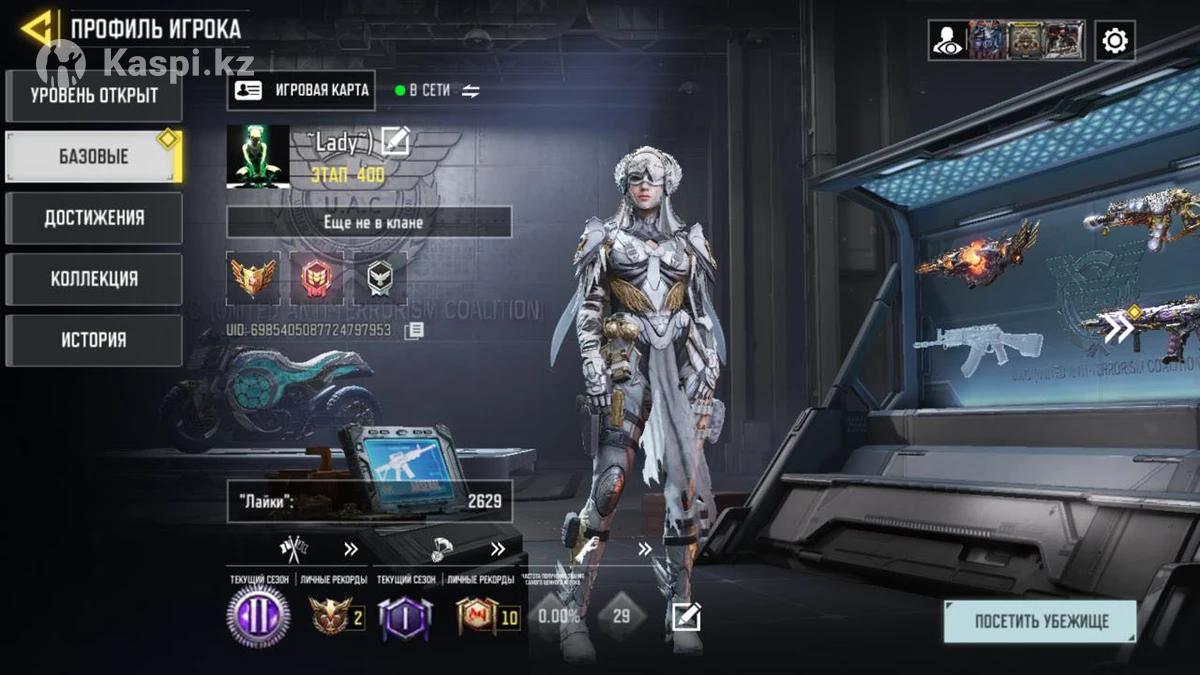Select the first gold medal badge

(x=253, y=277)
